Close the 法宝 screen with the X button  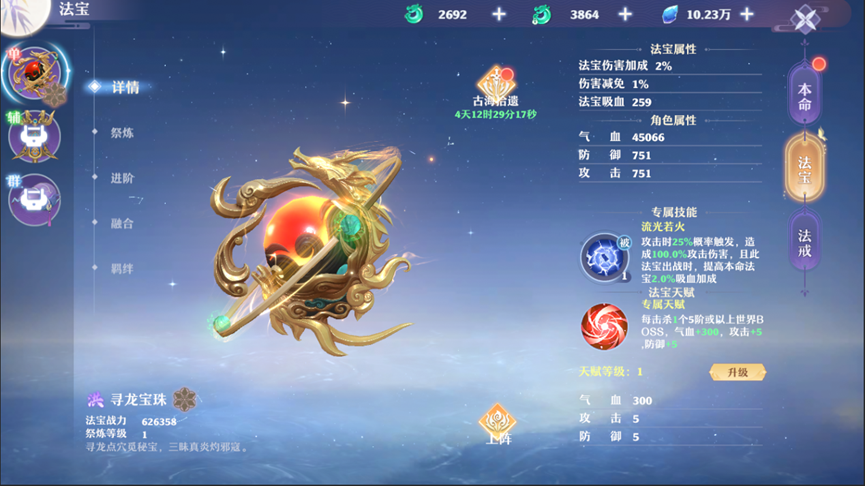click(805, 19)
